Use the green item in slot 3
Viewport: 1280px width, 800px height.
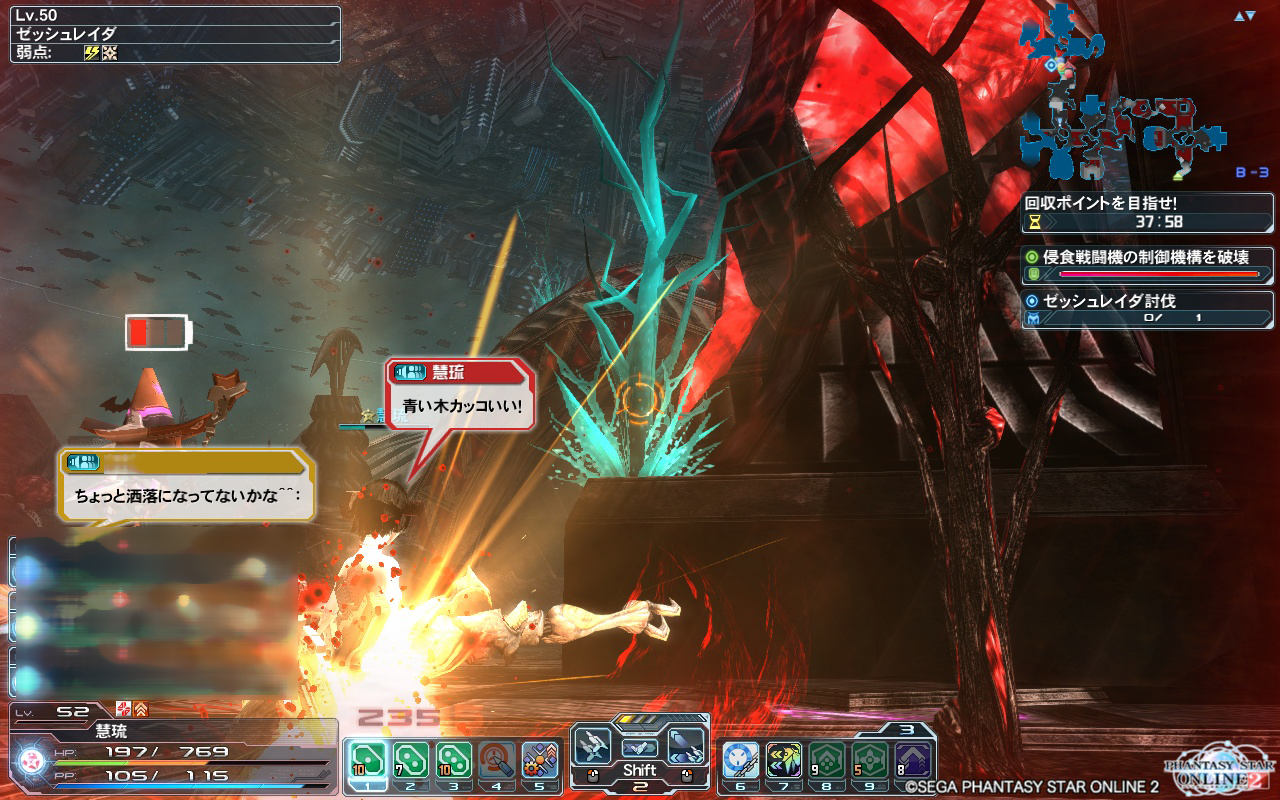[454, 760]
